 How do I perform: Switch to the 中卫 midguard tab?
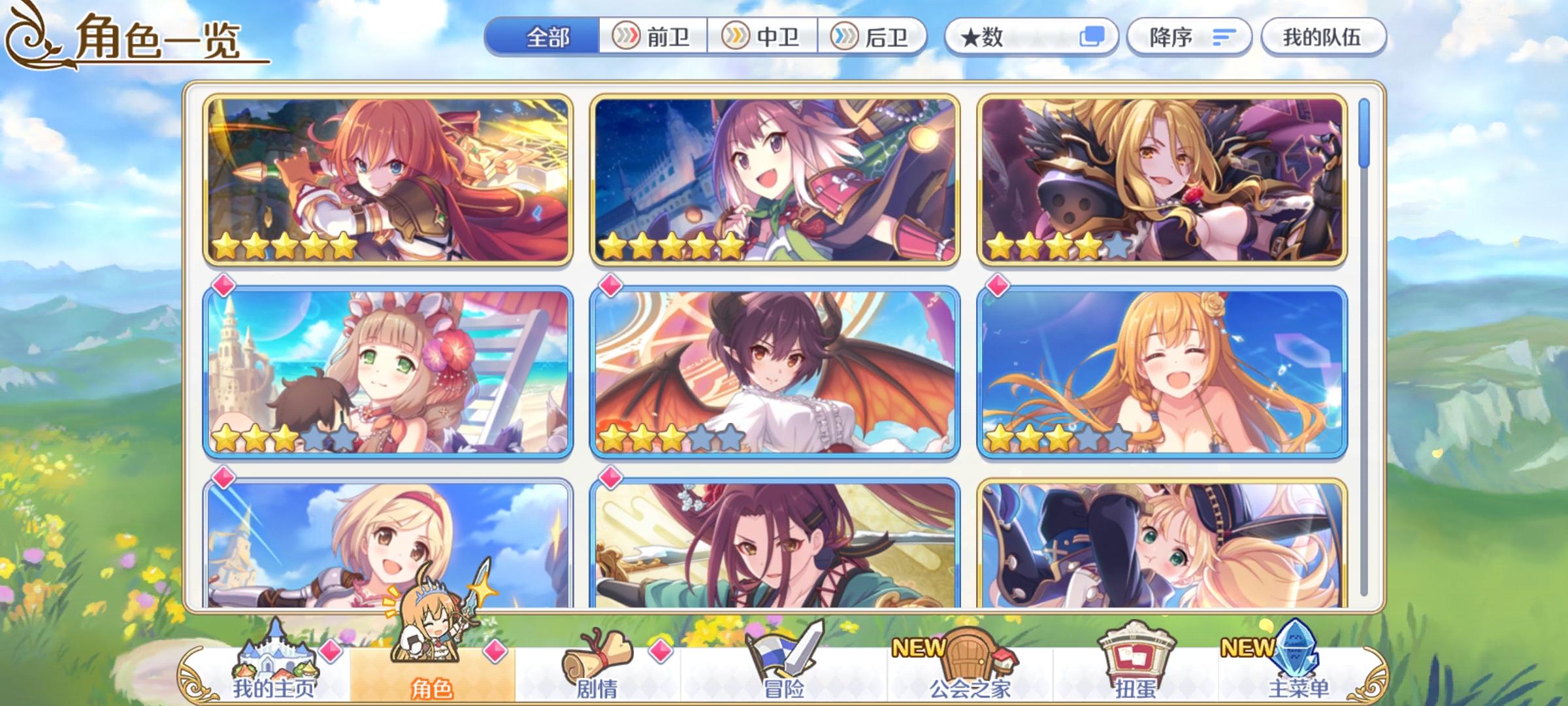coord(763,37)
